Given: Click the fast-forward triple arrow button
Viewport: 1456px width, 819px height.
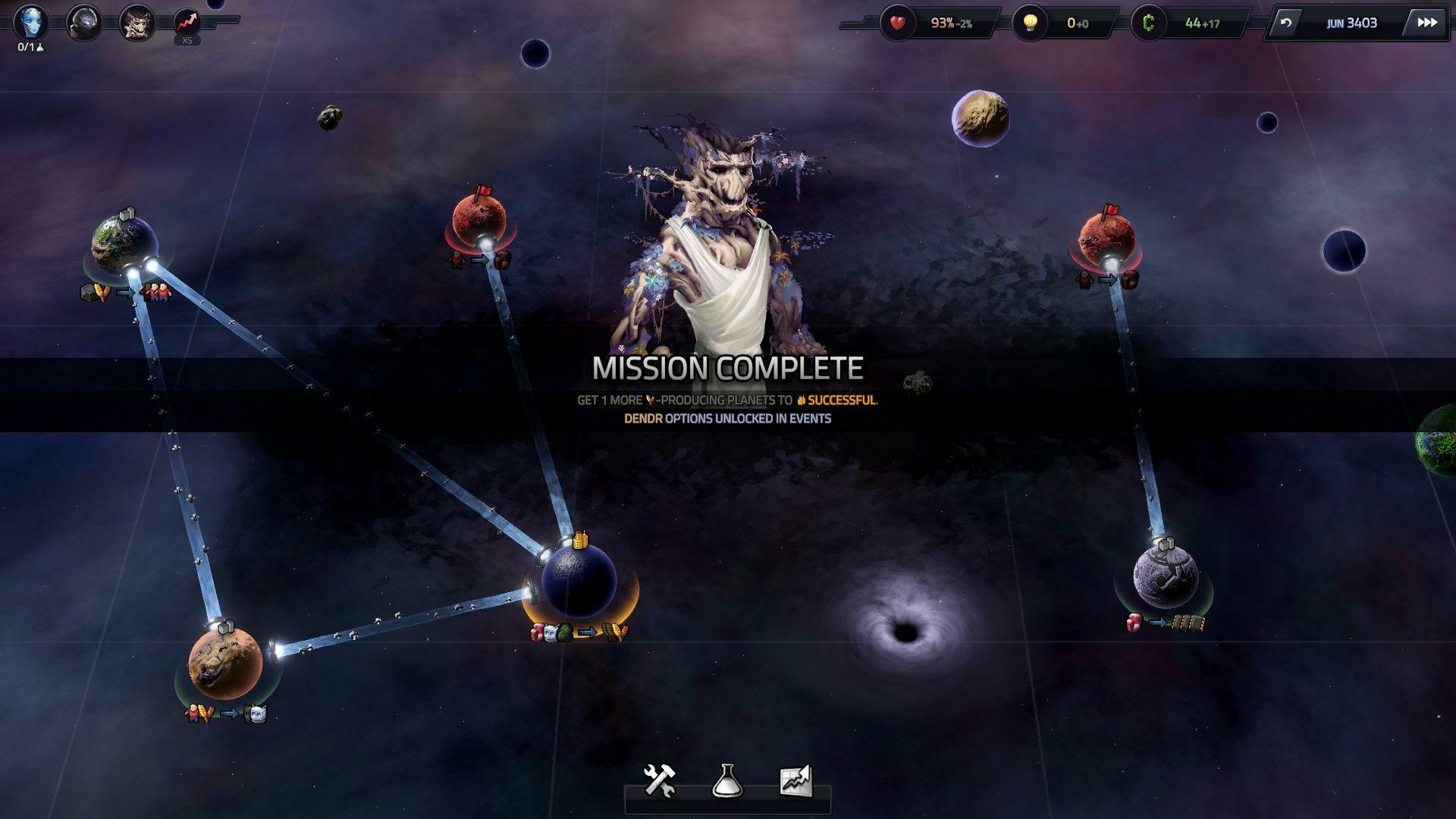Looking at the screenshot, I should pos(1426,23).
